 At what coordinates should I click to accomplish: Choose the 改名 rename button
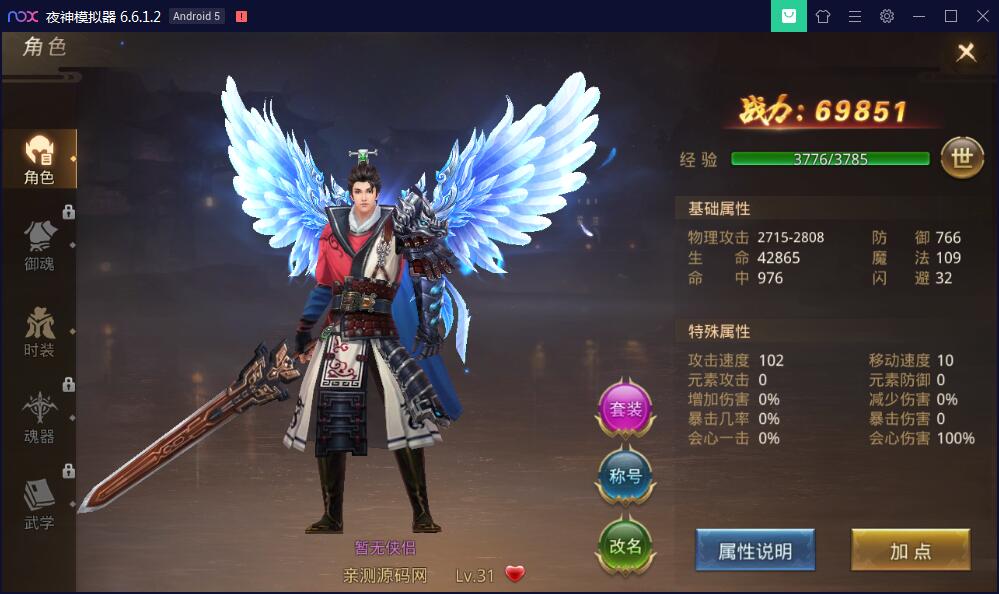click(626, 546)
